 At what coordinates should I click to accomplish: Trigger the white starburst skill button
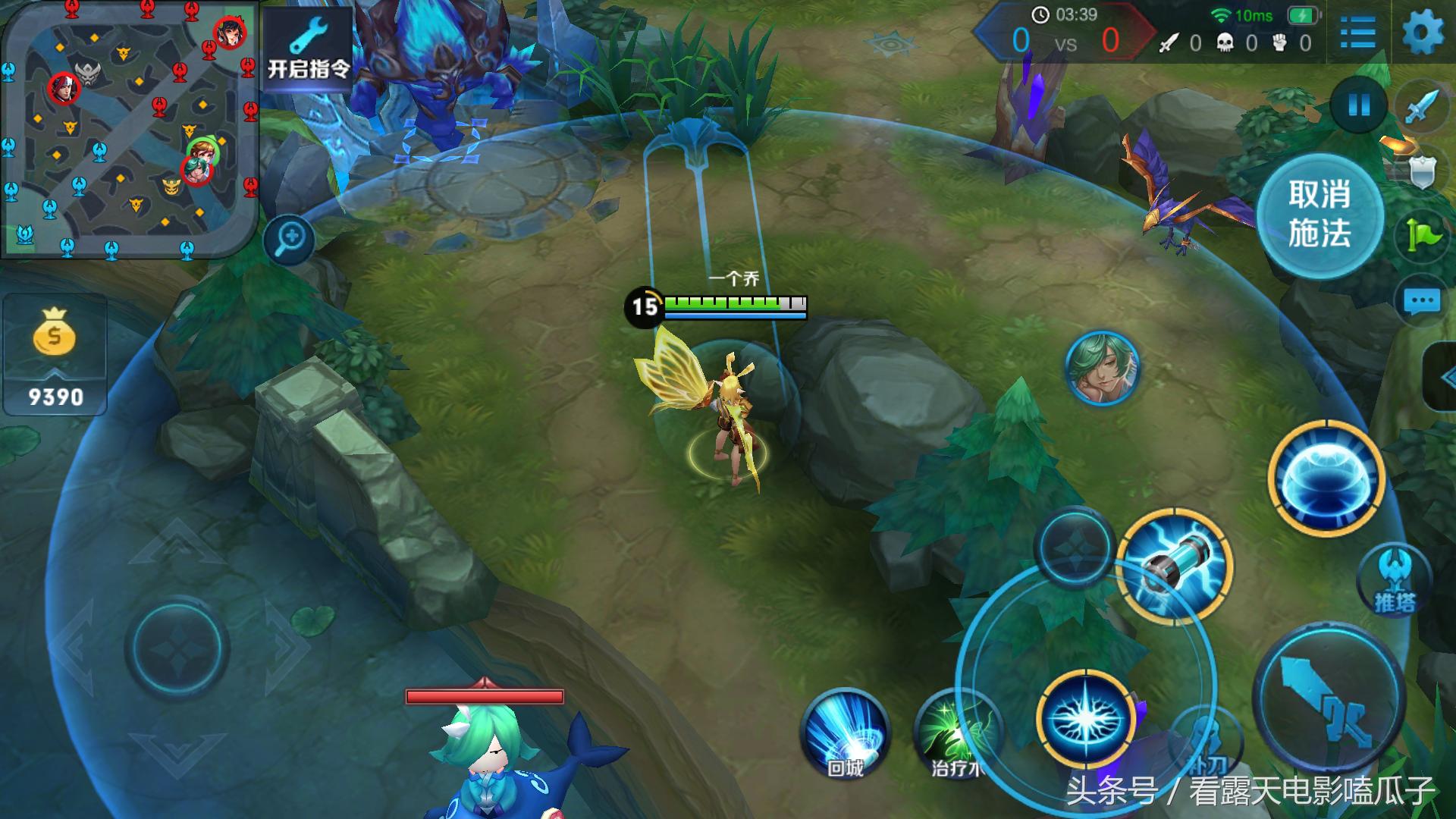tap(1086, 717)
